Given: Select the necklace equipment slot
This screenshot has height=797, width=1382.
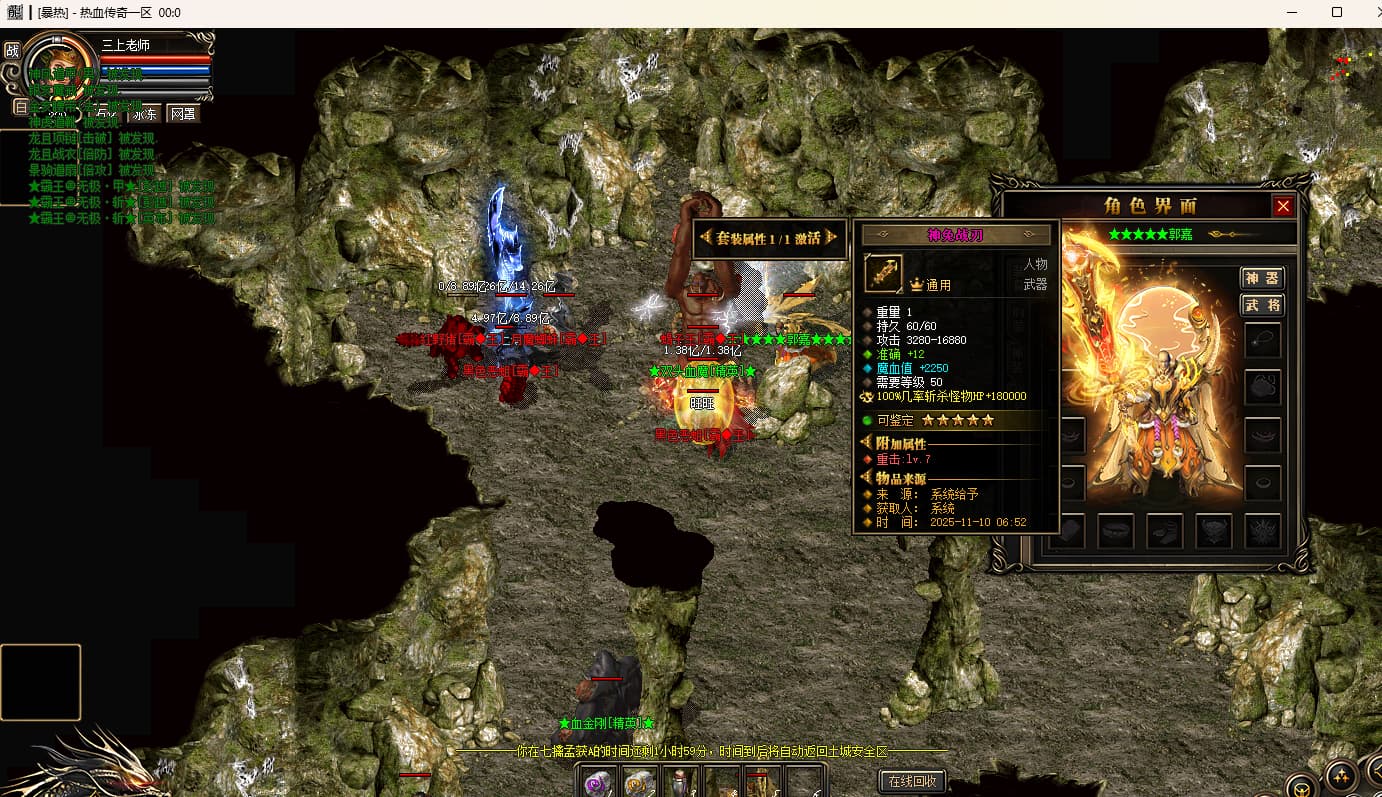Looking at the screenshot, I should coord(1263,340).
